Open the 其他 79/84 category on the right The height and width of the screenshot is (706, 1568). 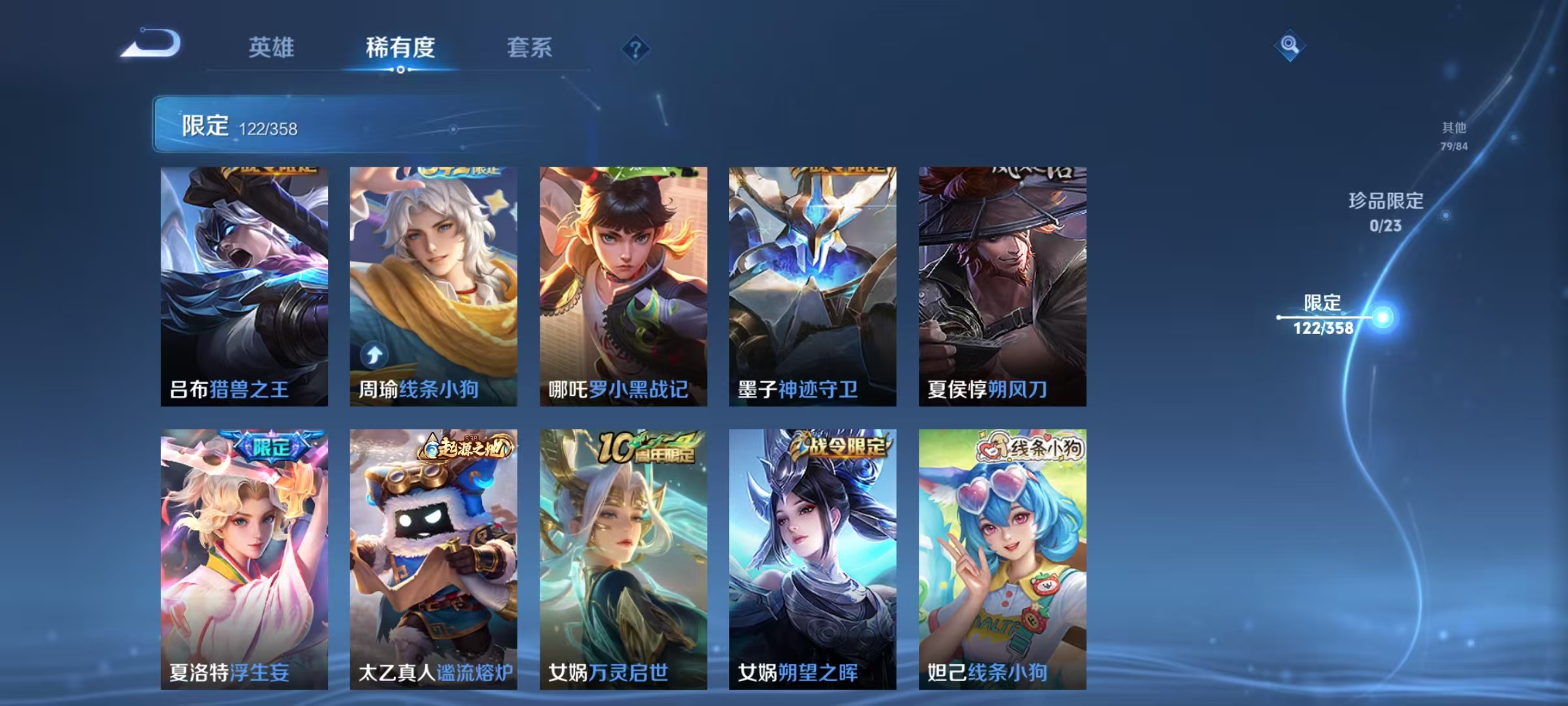click(x=1456, y=137)
